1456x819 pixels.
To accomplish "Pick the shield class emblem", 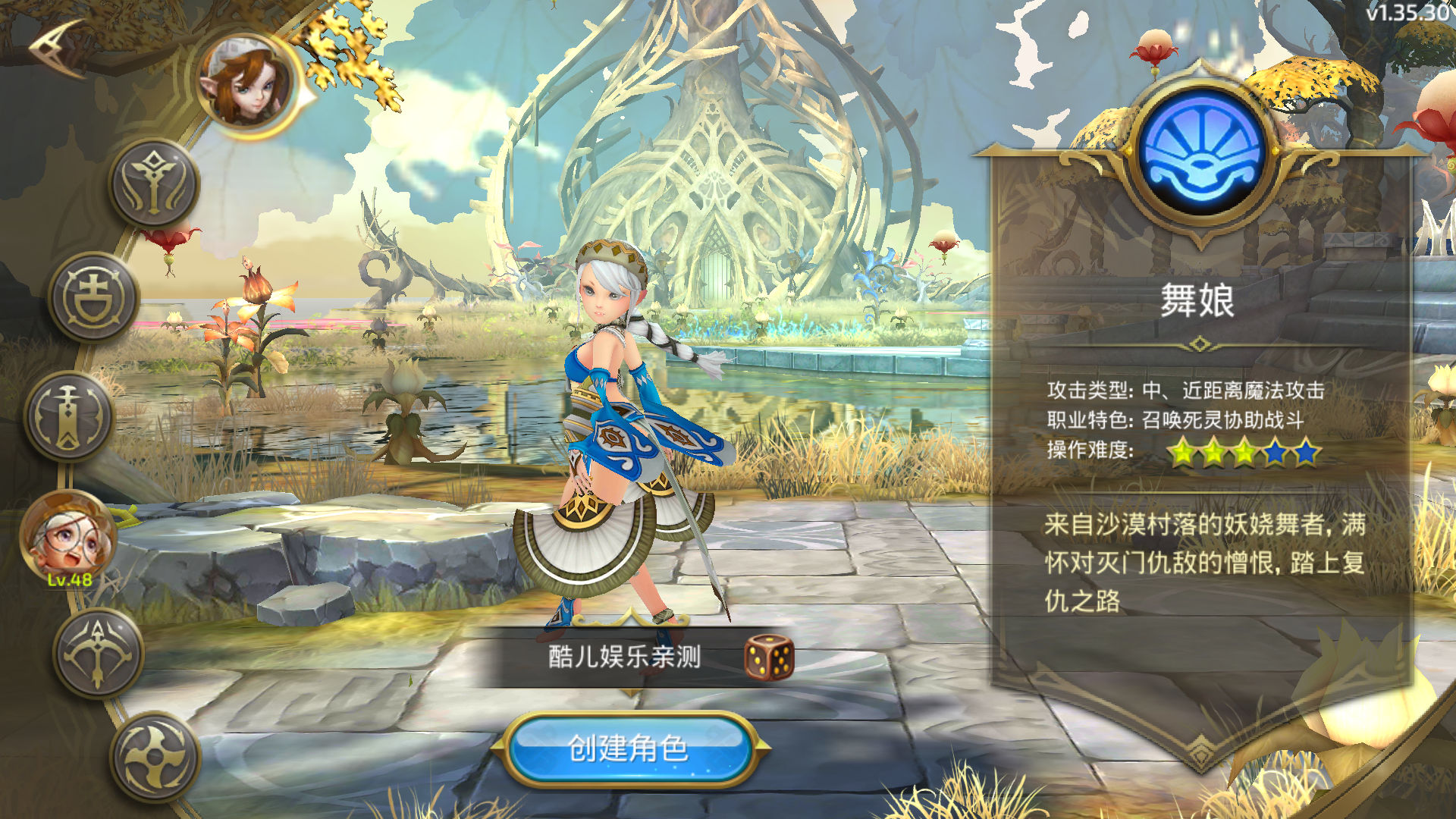I will [x=94, y=297].
